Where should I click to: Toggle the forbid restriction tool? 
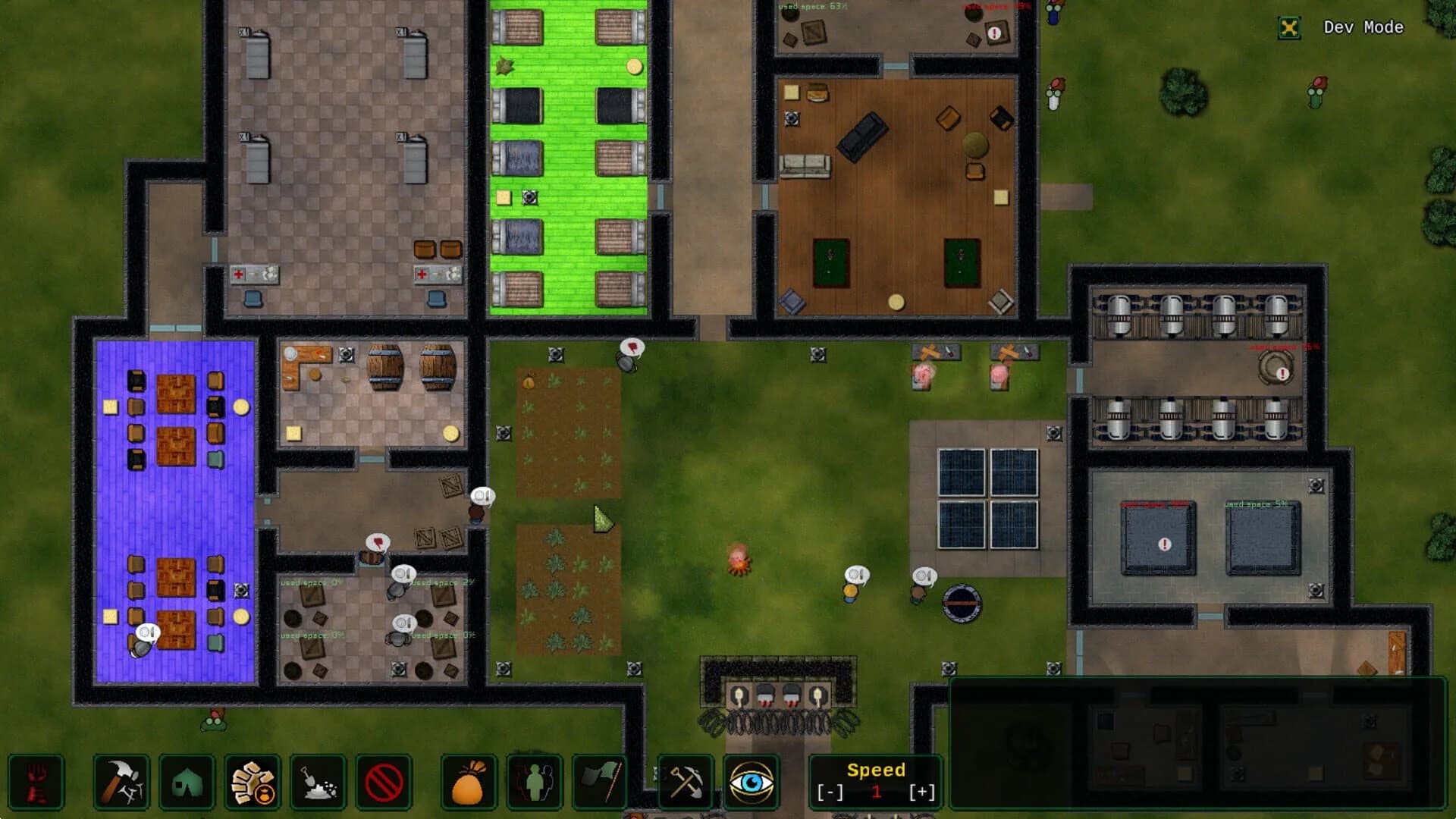tap(384, 783)
